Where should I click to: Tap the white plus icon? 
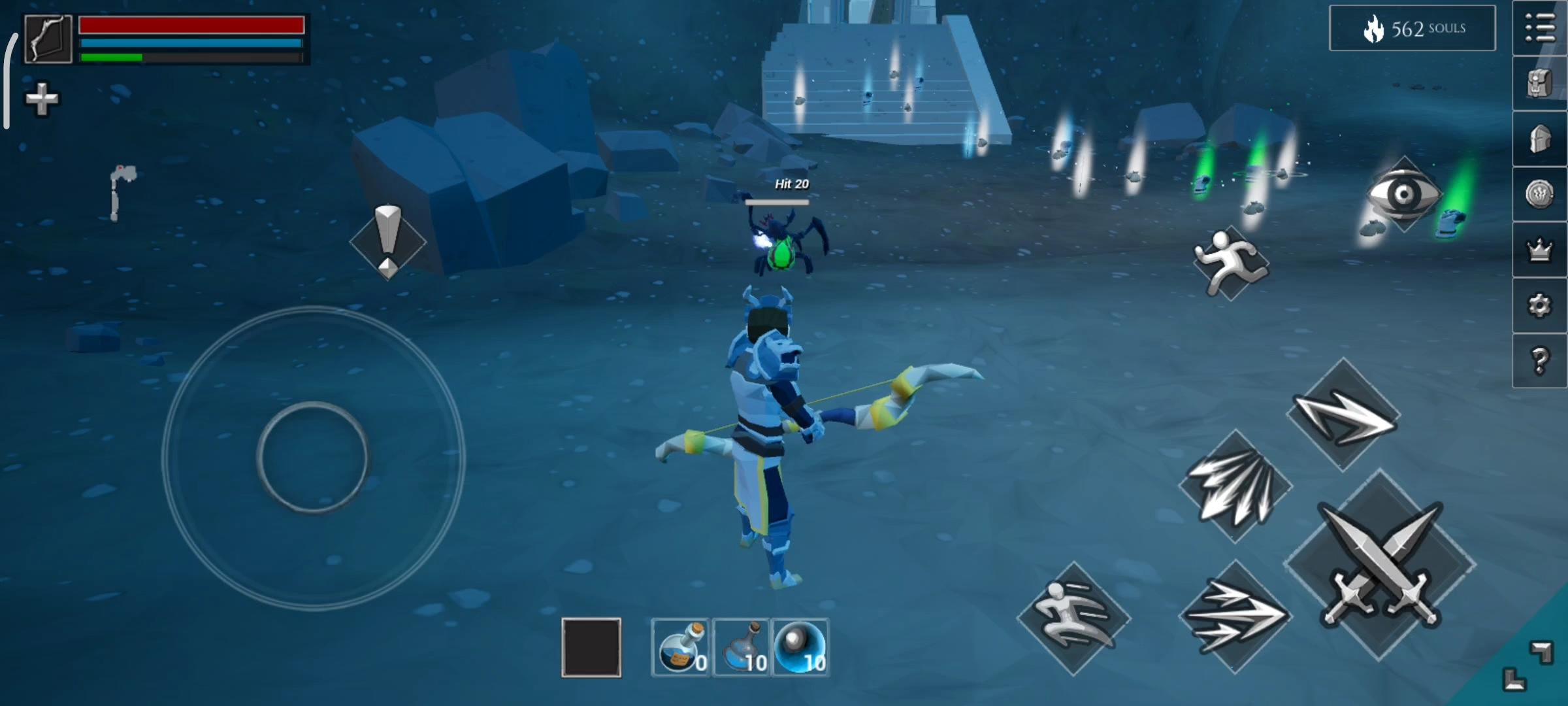click(x=42, y=99)
